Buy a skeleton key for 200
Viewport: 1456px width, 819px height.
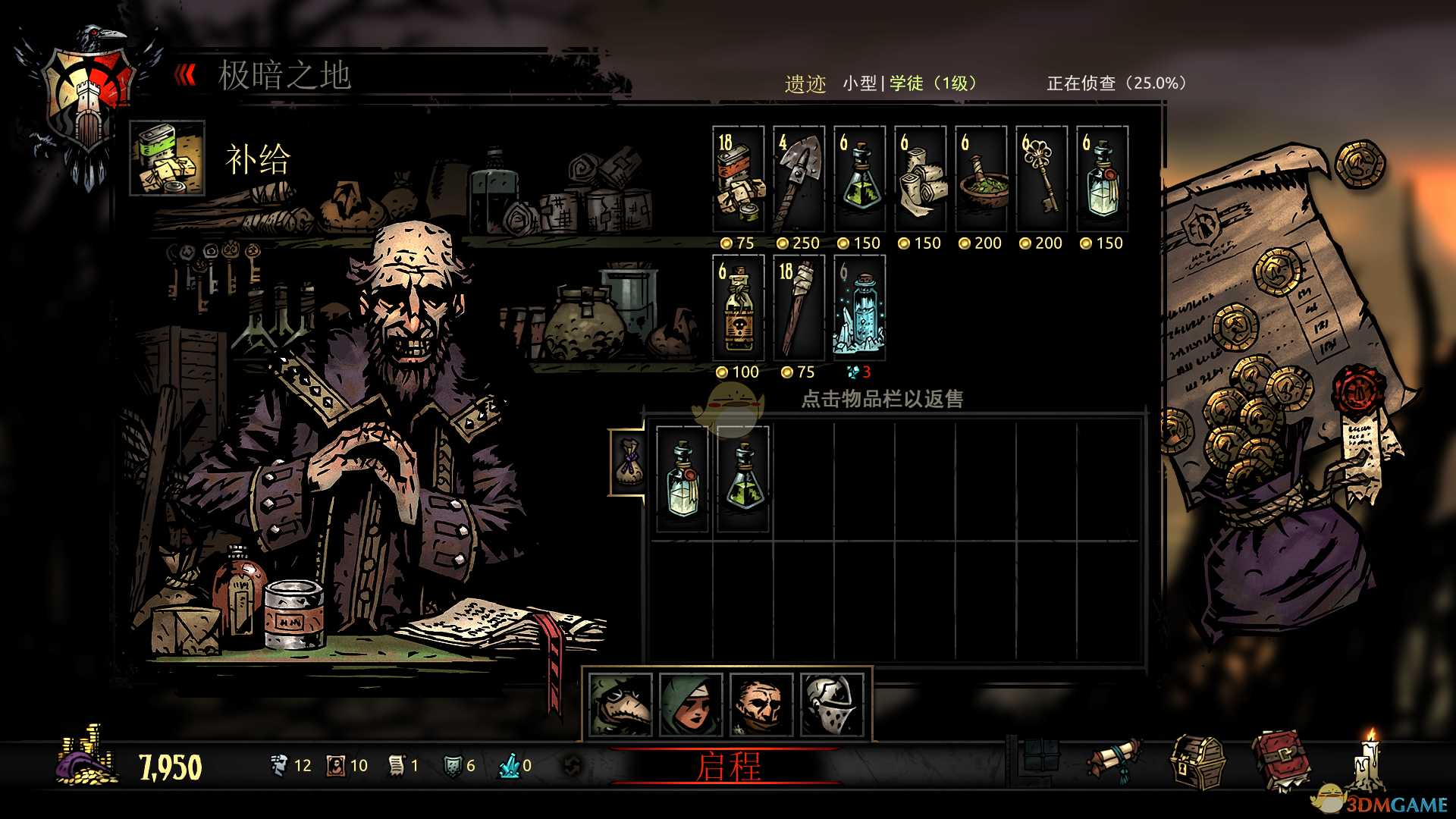click(1041, 180)
